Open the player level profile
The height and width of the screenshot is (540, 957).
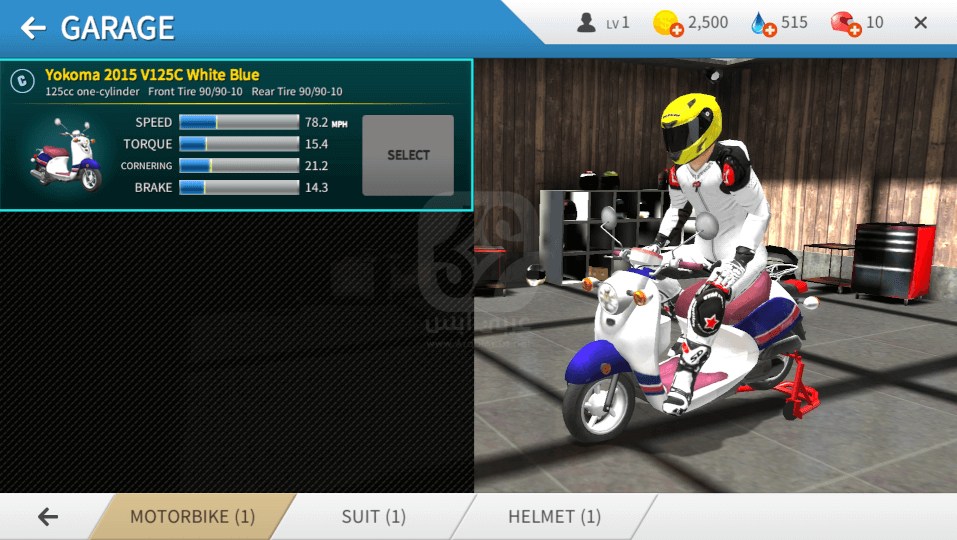[603, 22]
